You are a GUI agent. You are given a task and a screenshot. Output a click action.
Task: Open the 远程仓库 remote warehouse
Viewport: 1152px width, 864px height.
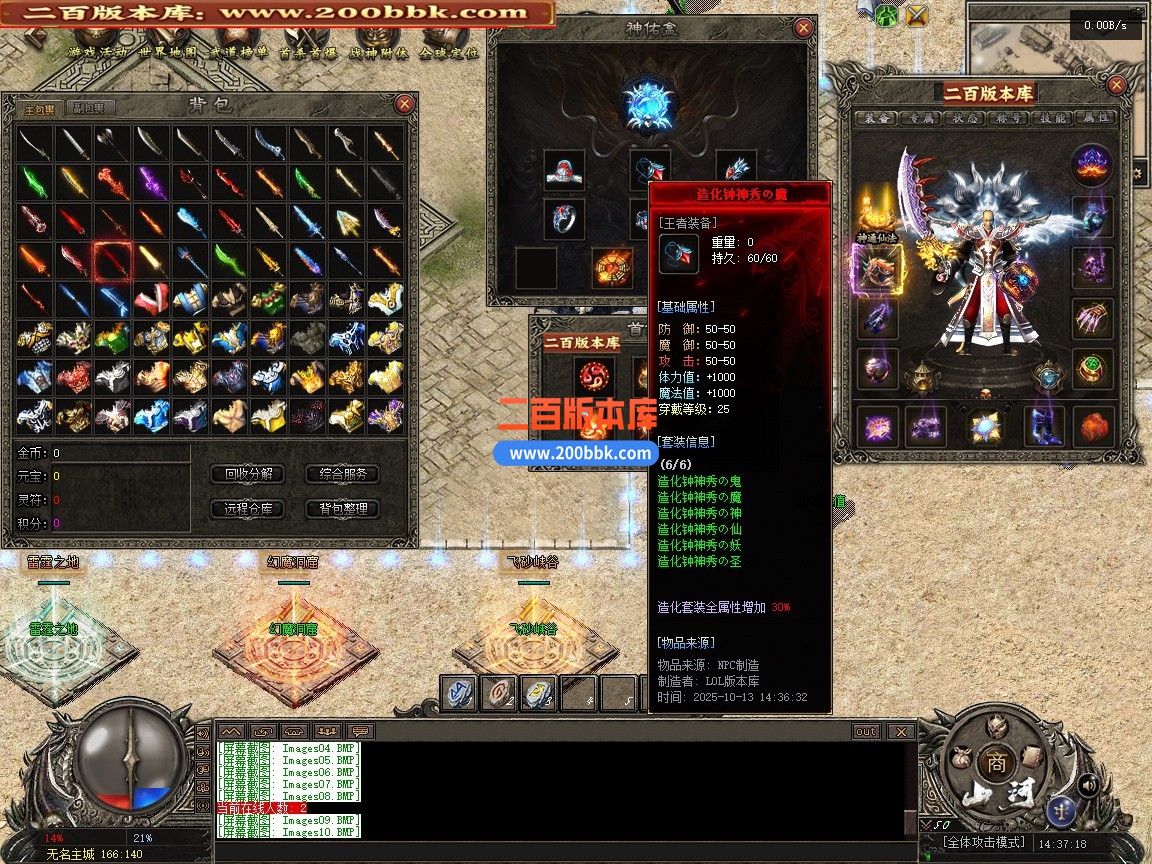pyautogui.click(x=248, y=509)
